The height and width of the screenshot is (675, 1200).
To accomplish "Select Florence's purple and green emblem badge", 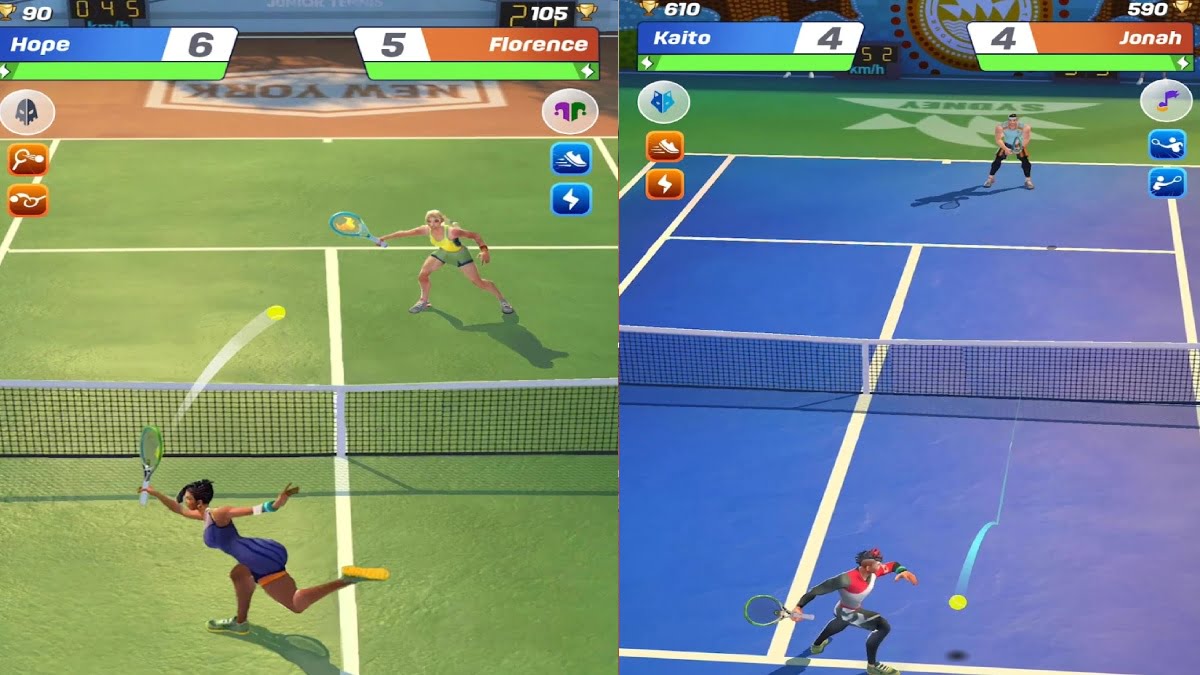I will [570, 111].
